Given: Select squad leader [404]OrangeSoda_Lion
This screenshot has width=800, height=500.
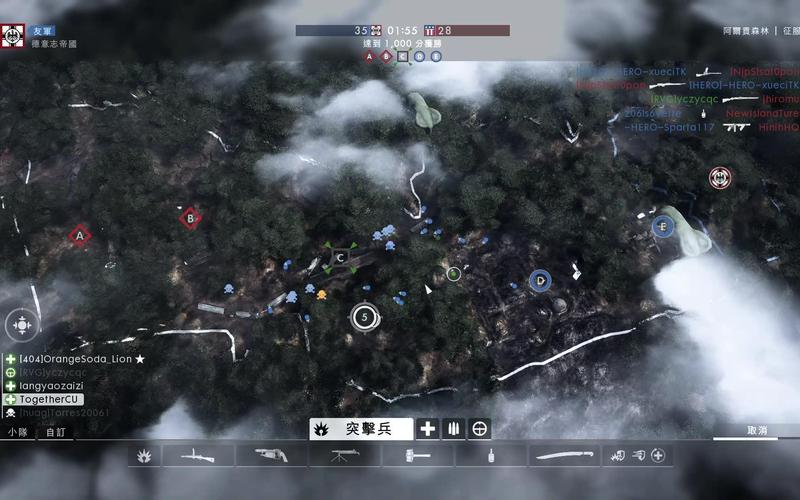Looking at the screenshot, I should 76,359.
